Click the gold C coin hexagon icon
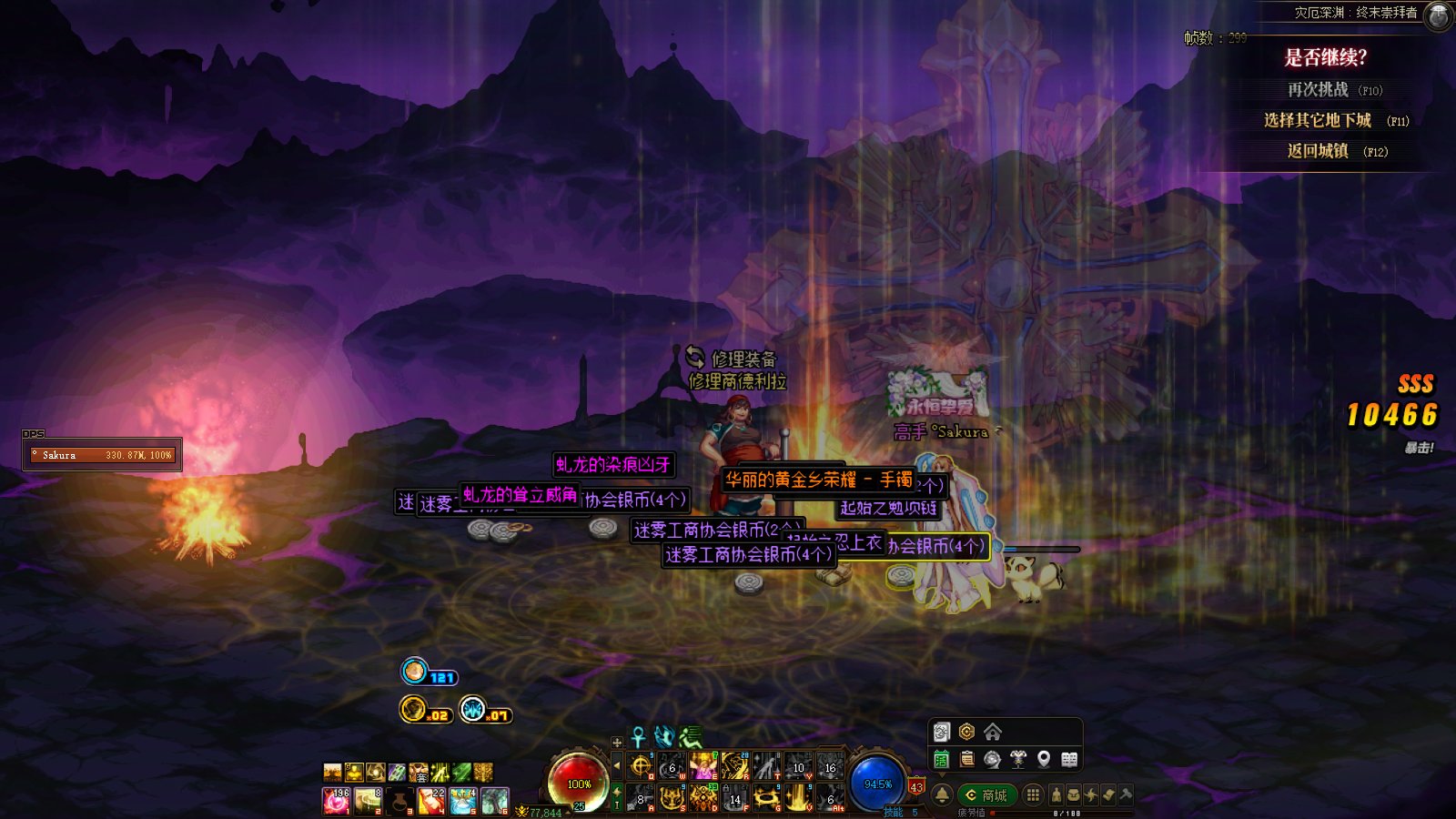Image resolution: width=1456 pixels, height=819 pixels. coord(966,733)
